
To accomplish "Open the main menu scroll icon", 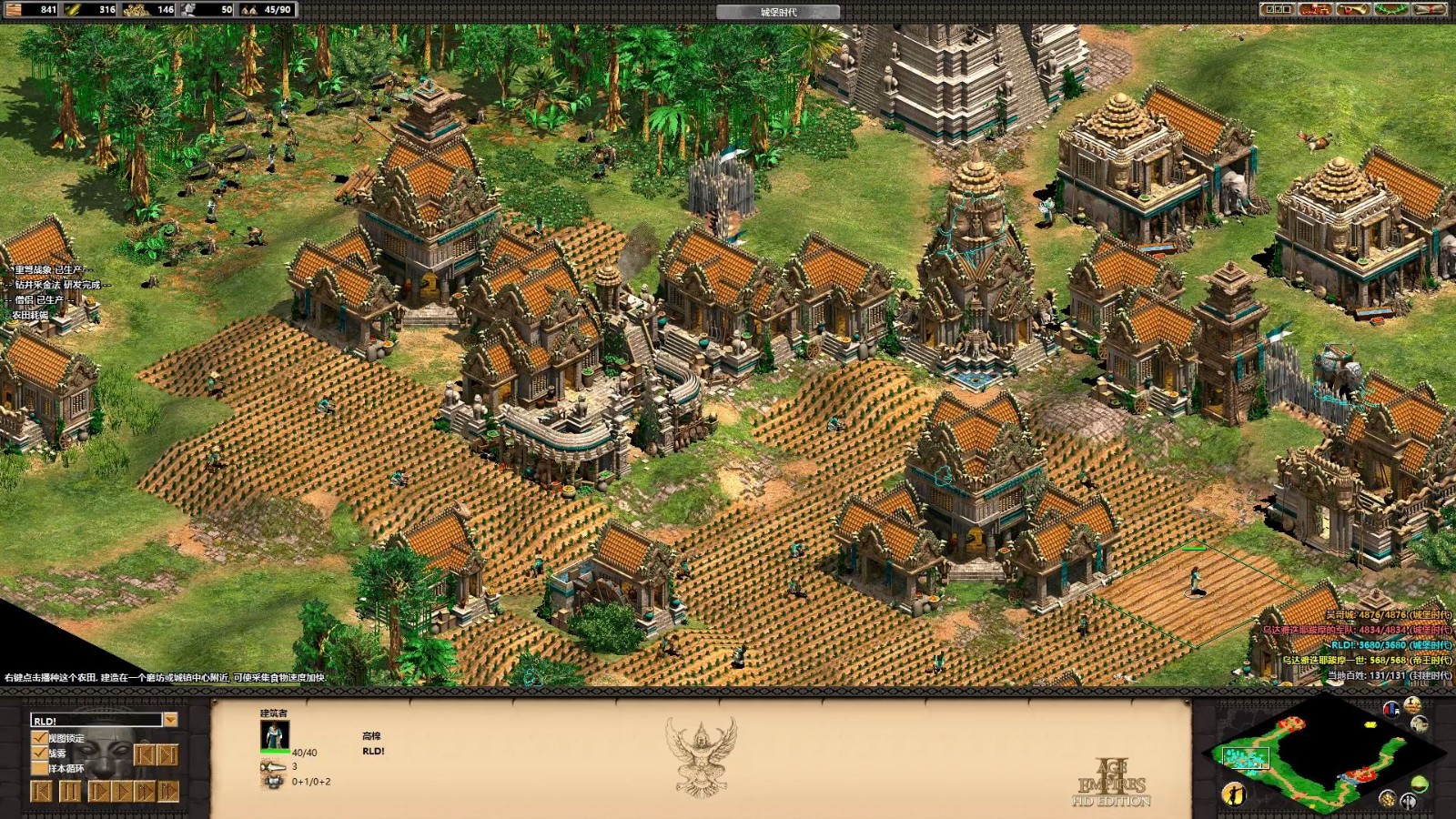I will click(1428, 9).
